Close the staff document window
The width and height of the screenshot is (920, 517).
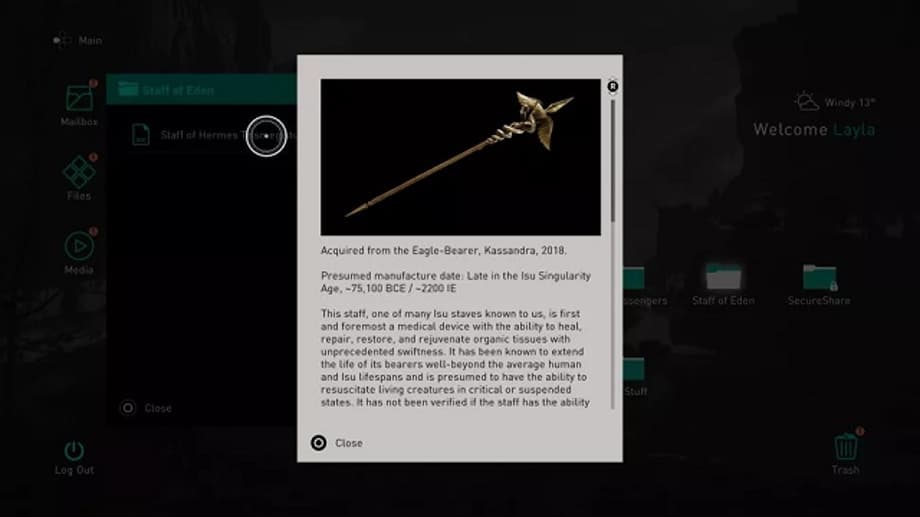337,443
